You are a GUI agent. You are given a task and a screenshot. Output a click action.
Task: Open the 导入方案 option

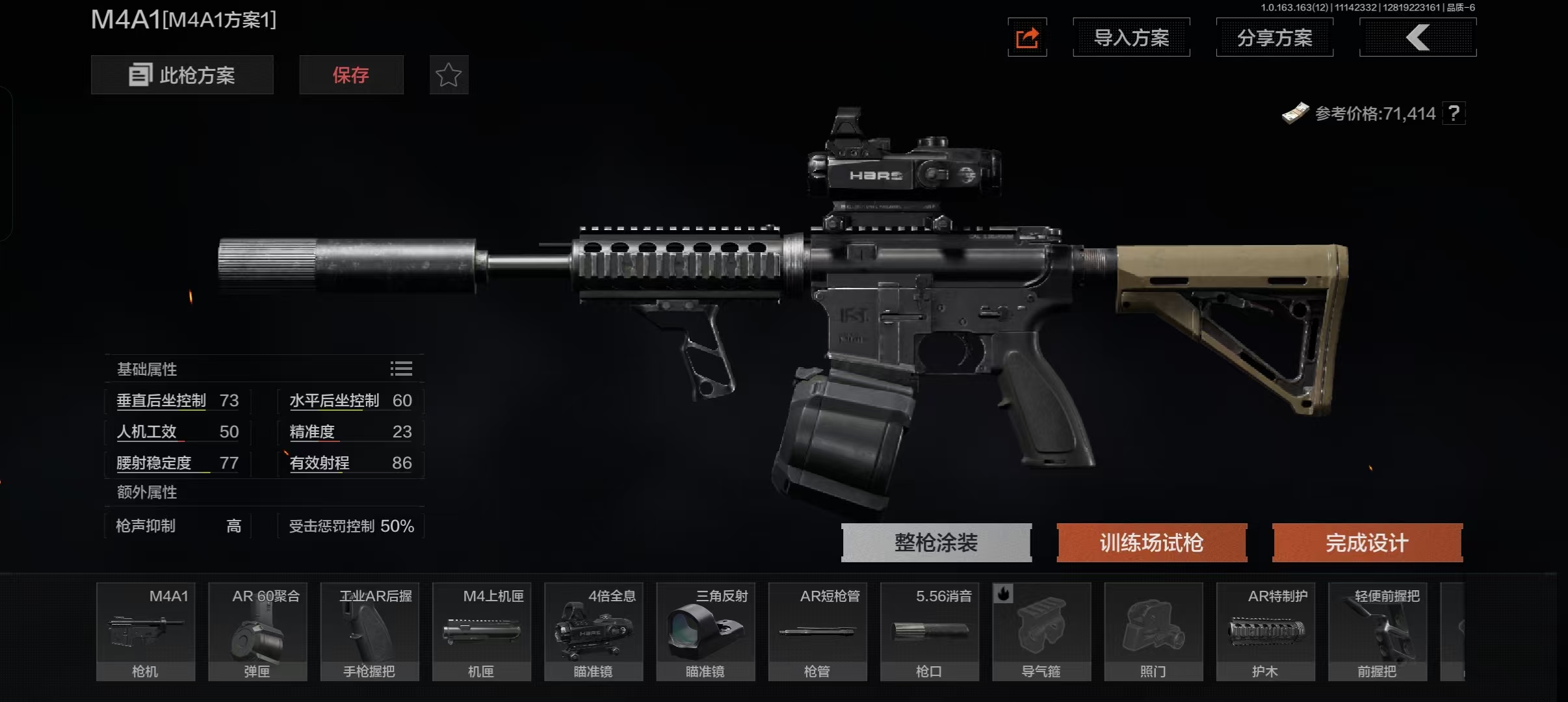1130,37
